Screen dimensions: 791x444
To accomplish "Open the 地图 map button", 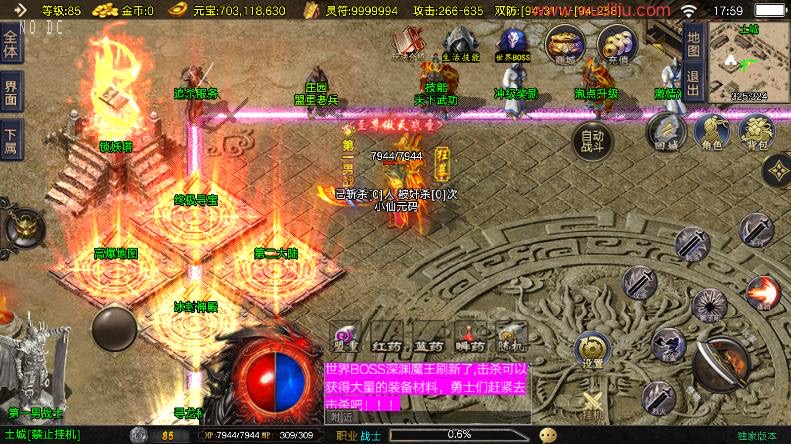I will [694, 42].
